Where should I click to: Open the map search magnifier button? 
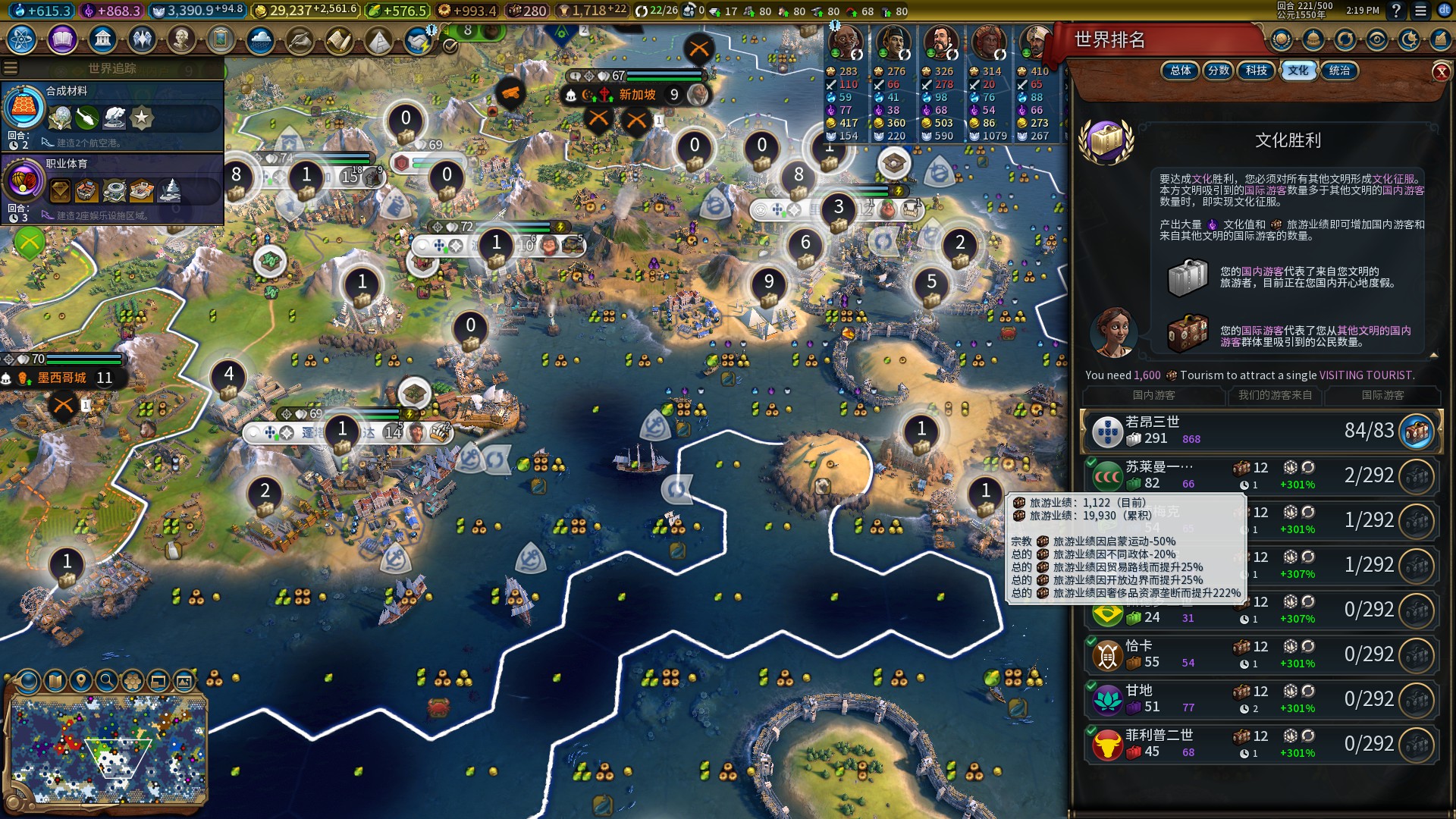click(x=107, y=680)
